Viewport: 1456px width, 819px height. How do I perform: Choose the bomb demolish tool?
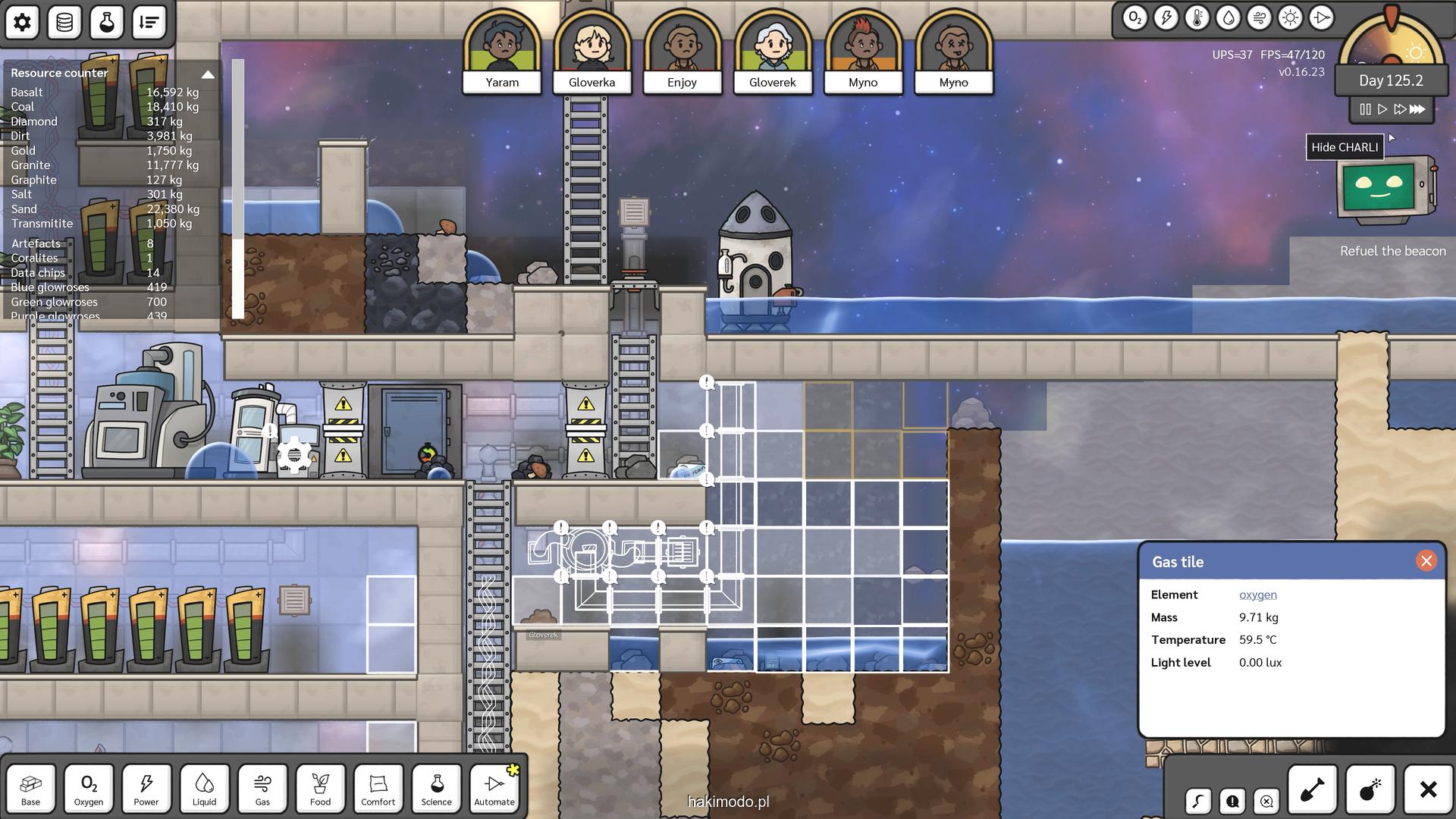(1370, 790)
